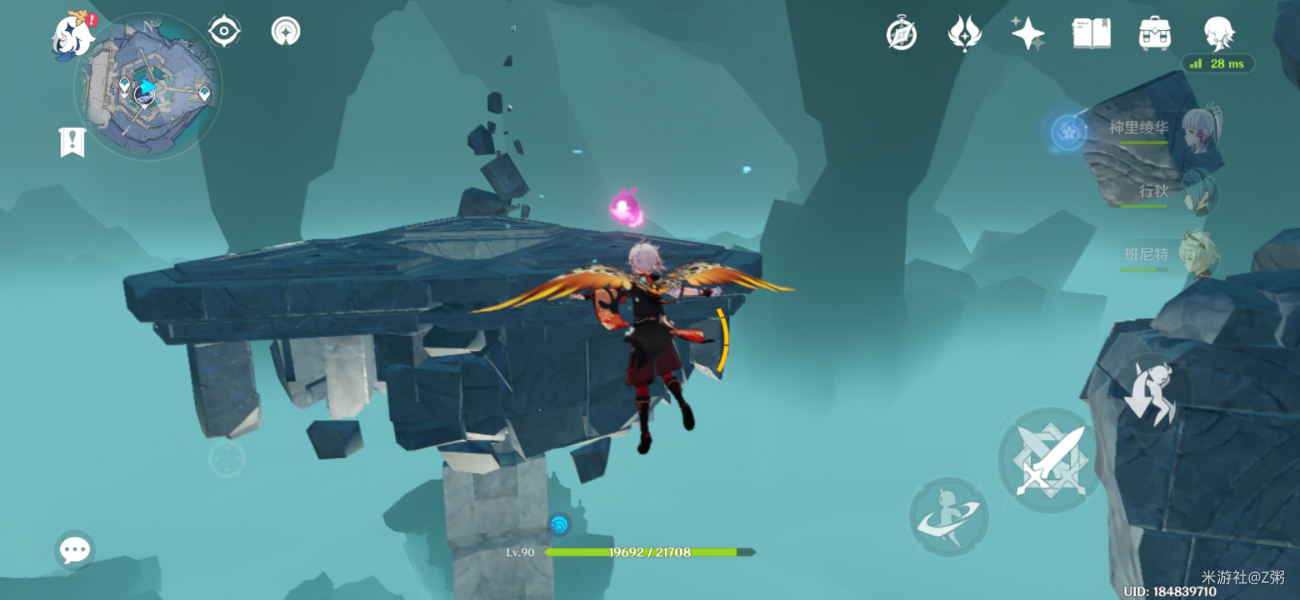The width and height of the screenshot is (1300, 600).
Task: Open the backpack inventory
Action: click(1155, 34)
